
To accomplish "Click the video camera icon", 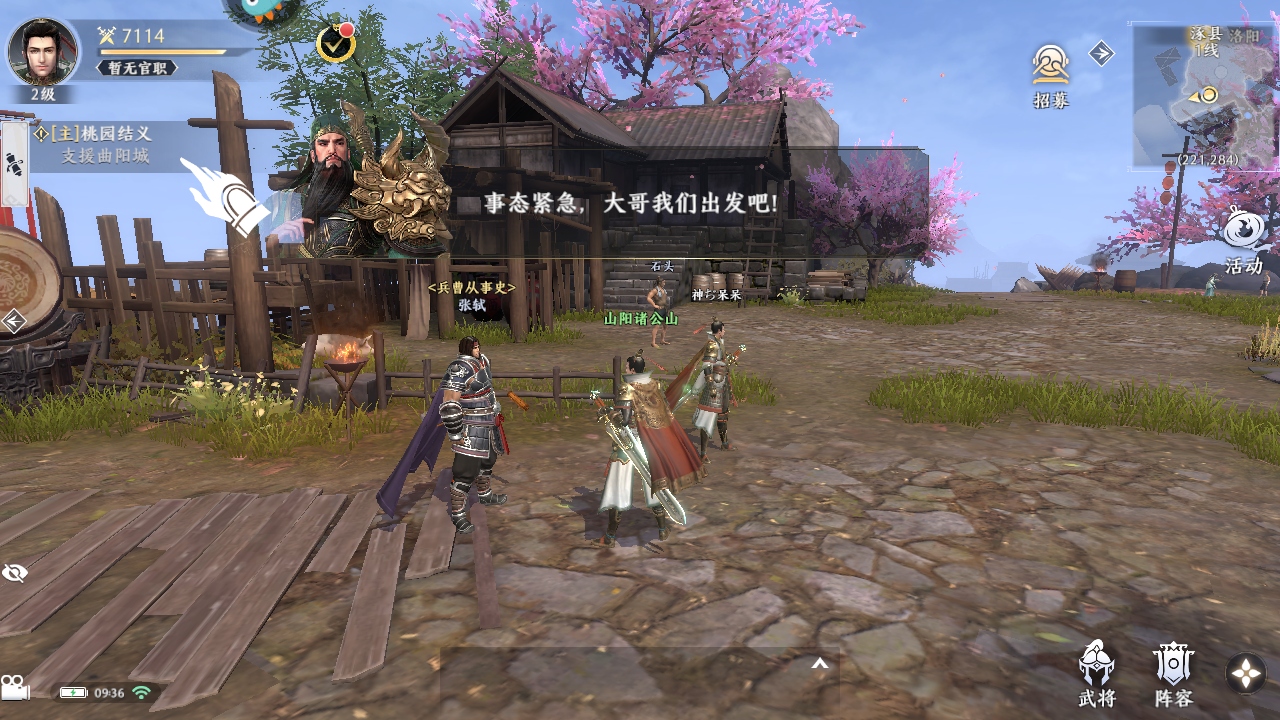I will [x=15, y=688].
